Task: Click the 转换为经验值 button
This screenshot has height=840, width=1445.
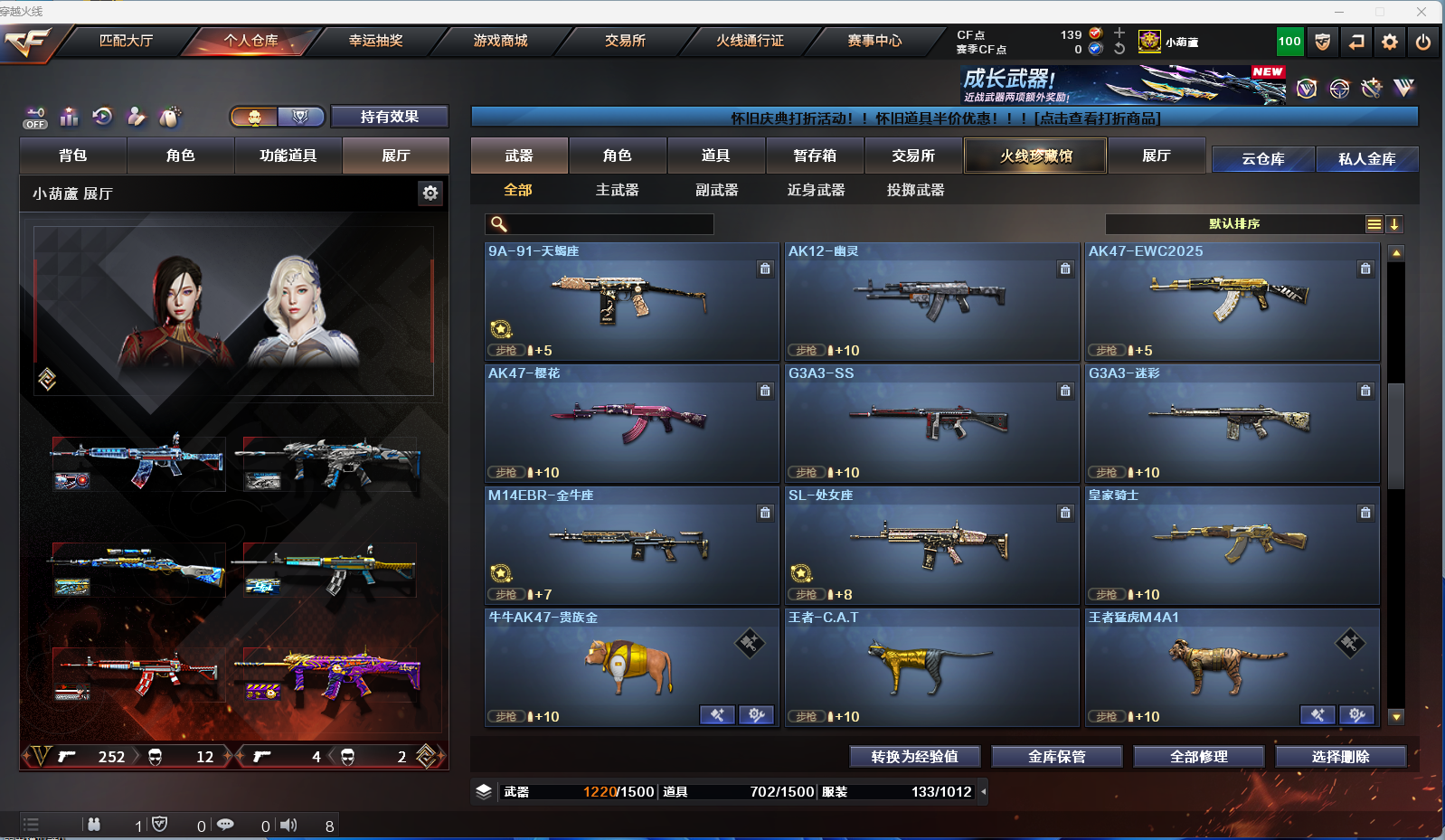Action: point(914,757)
